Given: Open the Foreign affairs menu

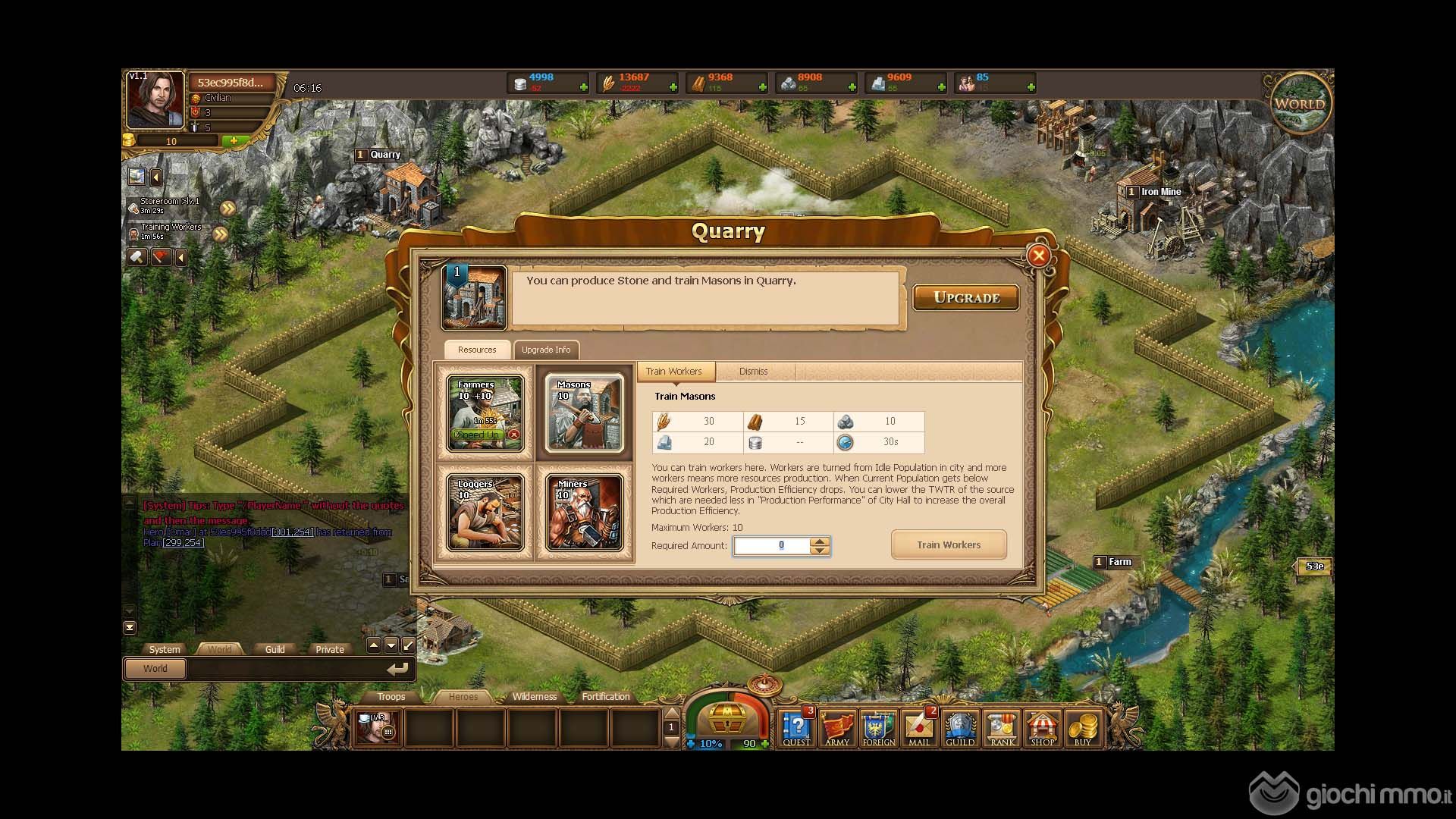Looking at the screenshot, I should tap(878, 728).
